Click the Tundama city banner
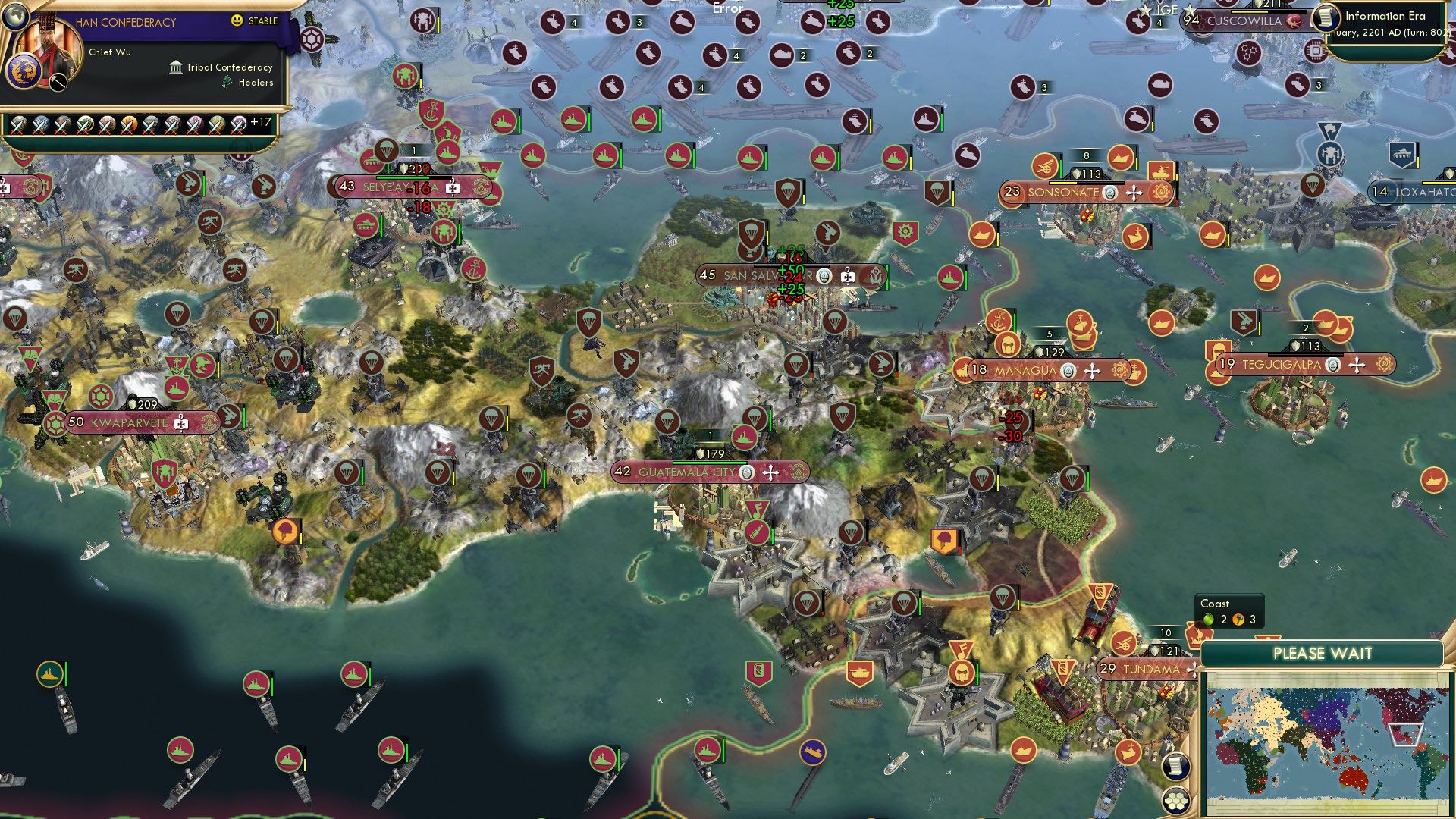Screen dimensions: 1456x819 [1150, 669]
